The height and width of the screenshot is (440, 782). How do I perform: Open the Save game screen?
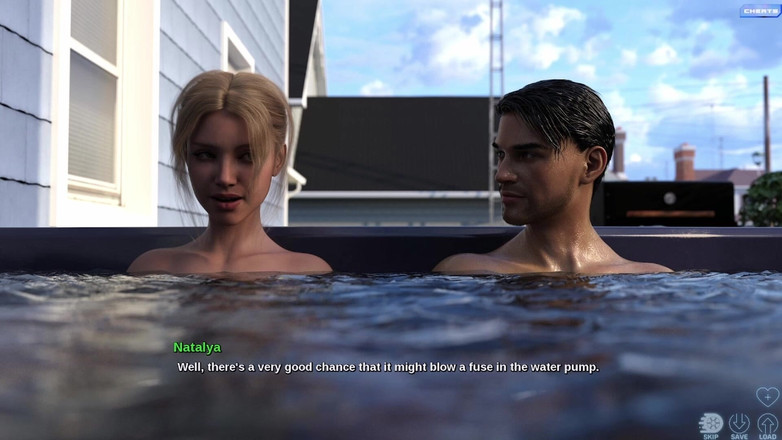coord(739,425)
